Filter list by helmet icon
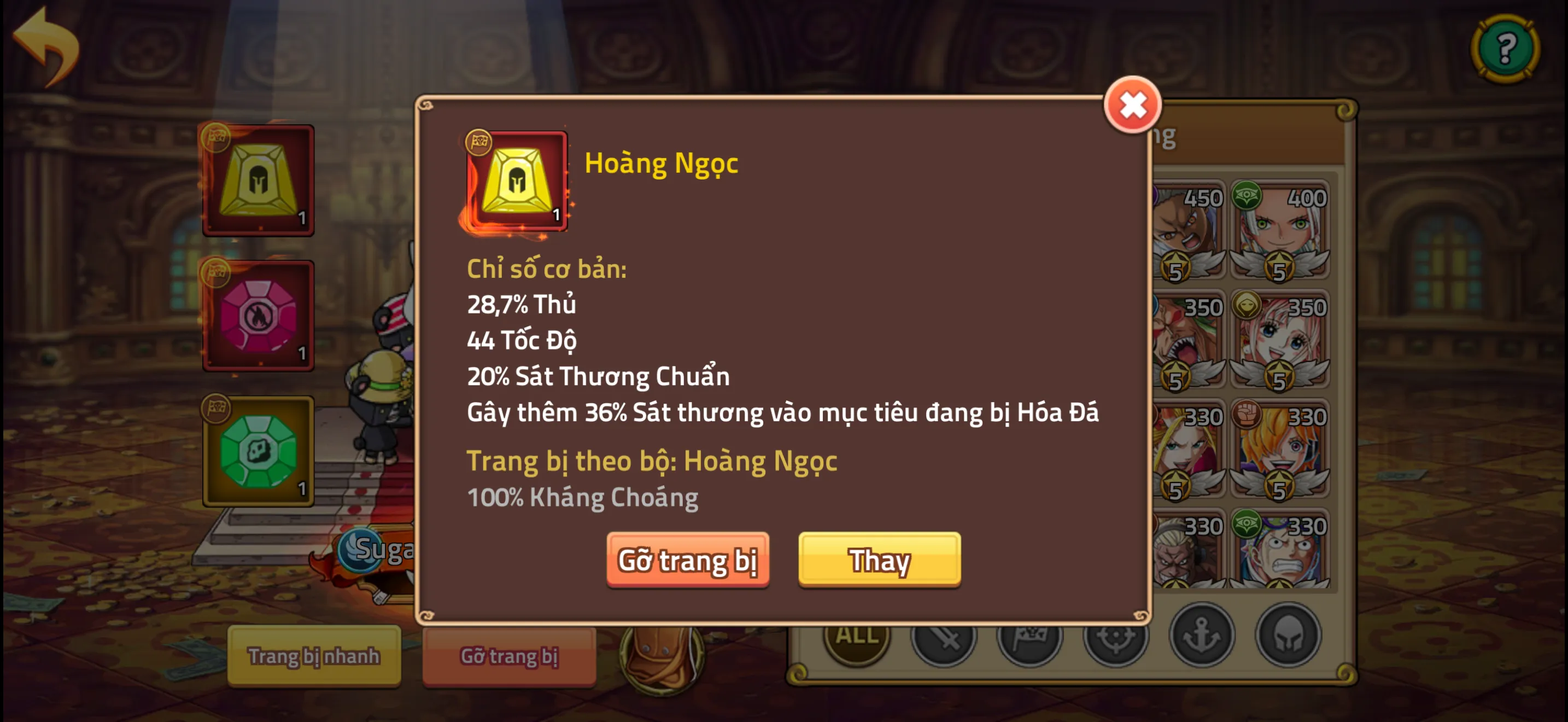Image resolution: width=1568 pixels, height=722 pixels. pos(1288,636)
